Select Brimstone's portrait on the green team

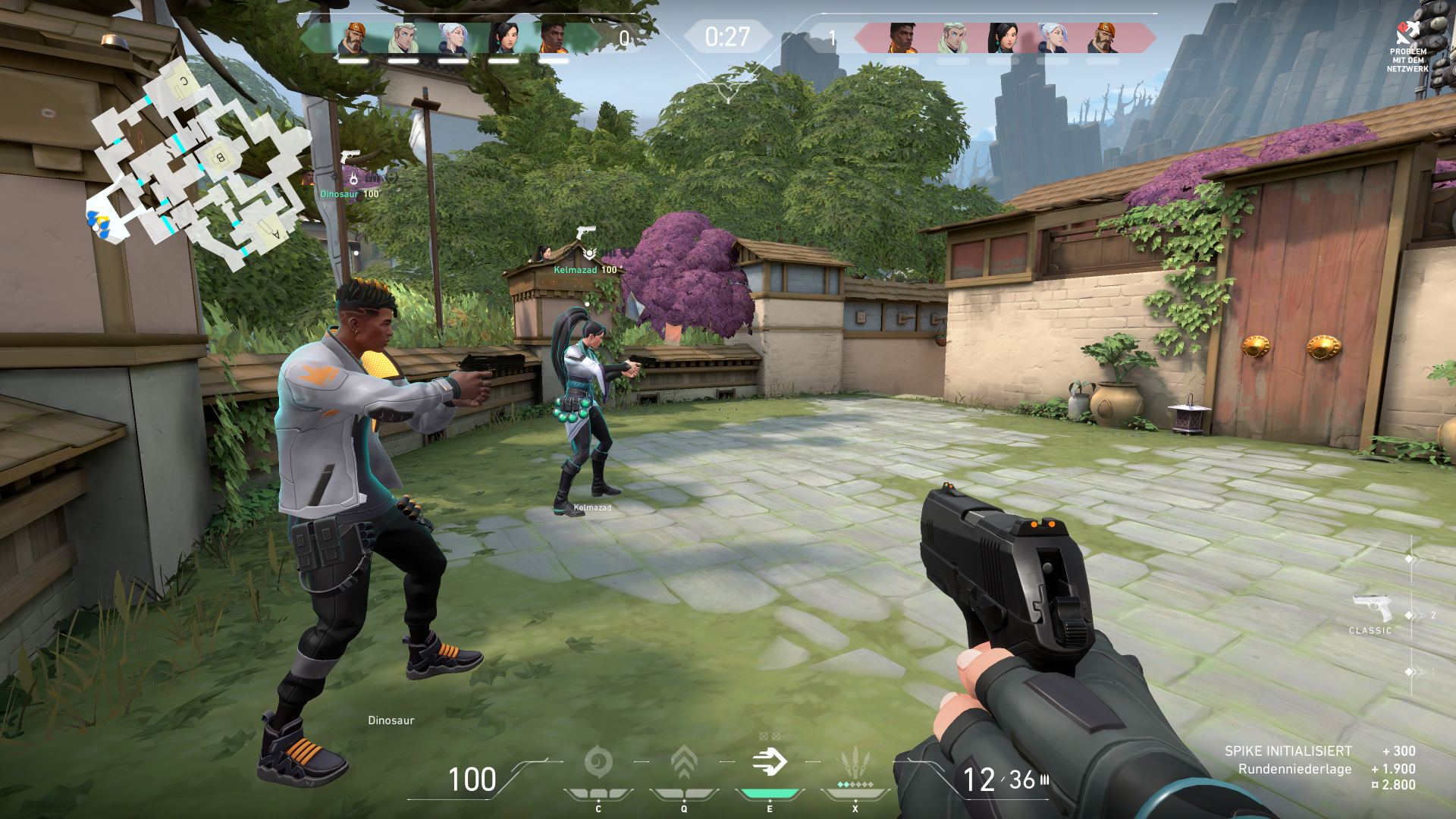[353, 38]
